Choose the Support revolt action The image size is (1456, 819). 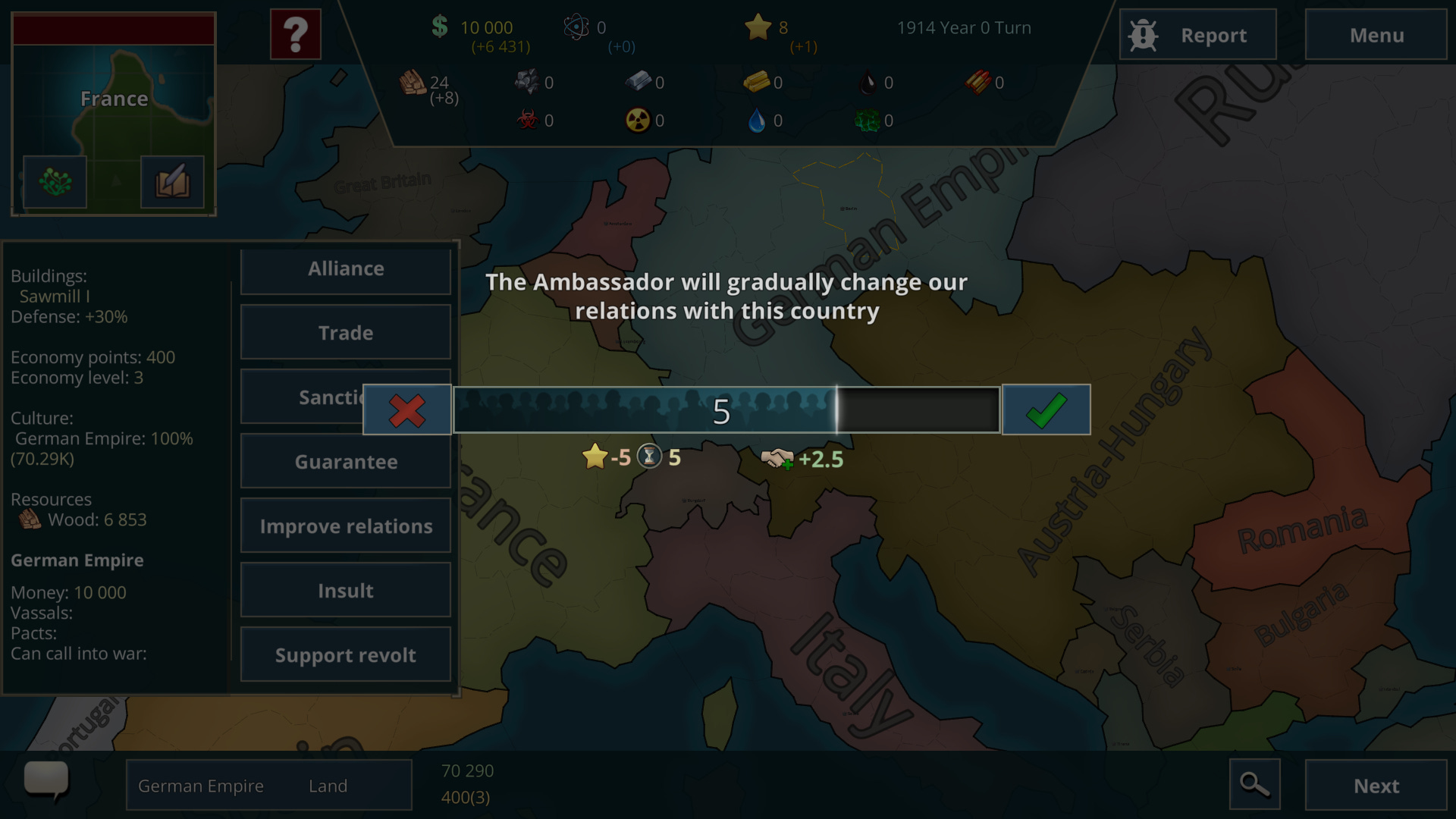345,654
